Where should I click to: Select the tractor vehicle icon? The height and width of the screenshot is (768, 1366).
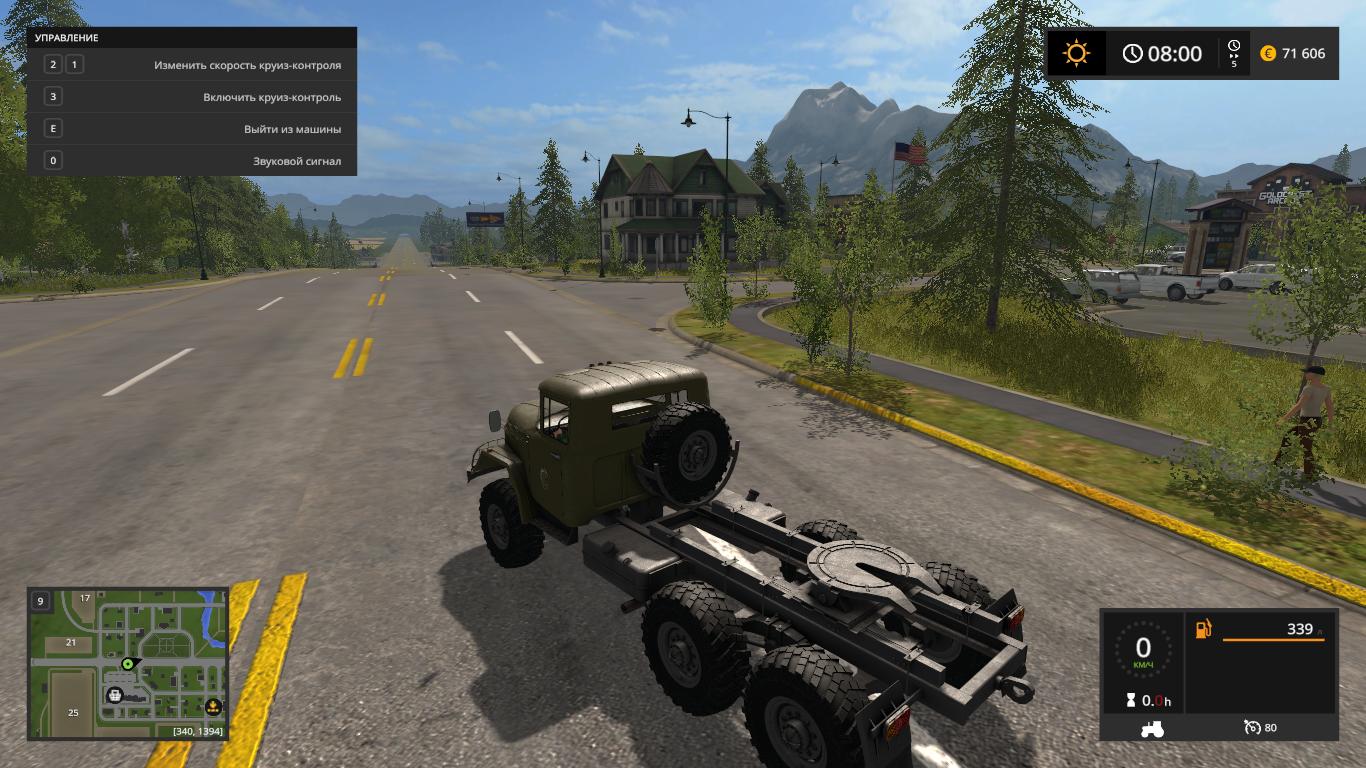pos(1151,728)
